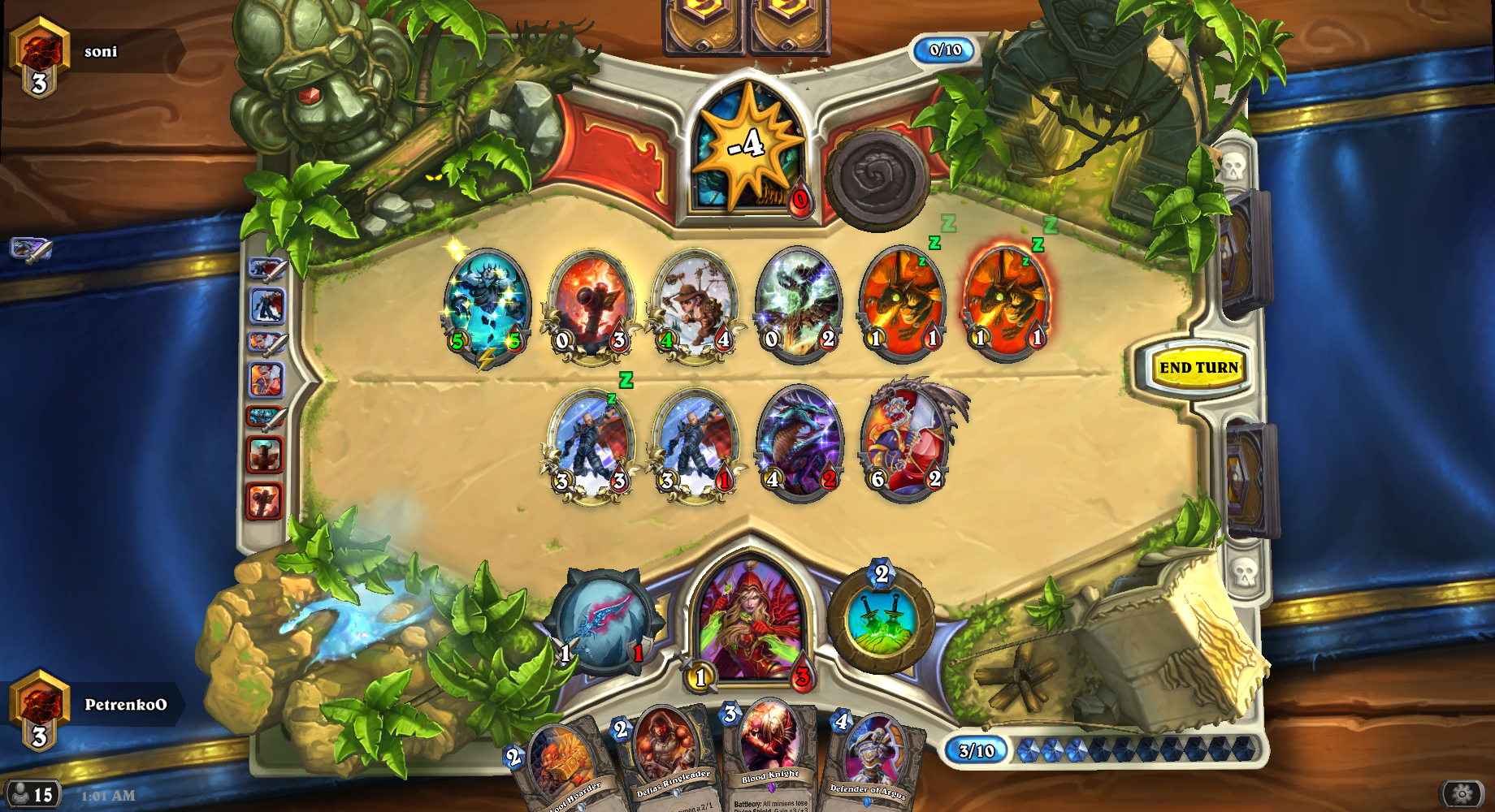Image resolution: width=1495 pixels, height=812 pixels.
Task: Pick the Defias Ringleader card
Action: tap(666, 759)
